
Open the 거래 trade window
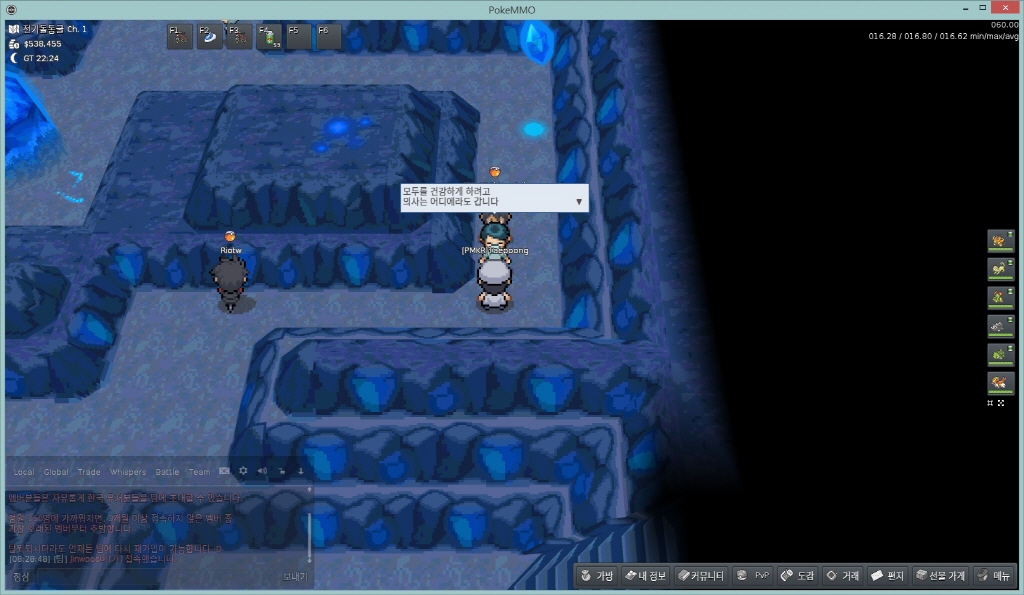(x=843, y=575)
